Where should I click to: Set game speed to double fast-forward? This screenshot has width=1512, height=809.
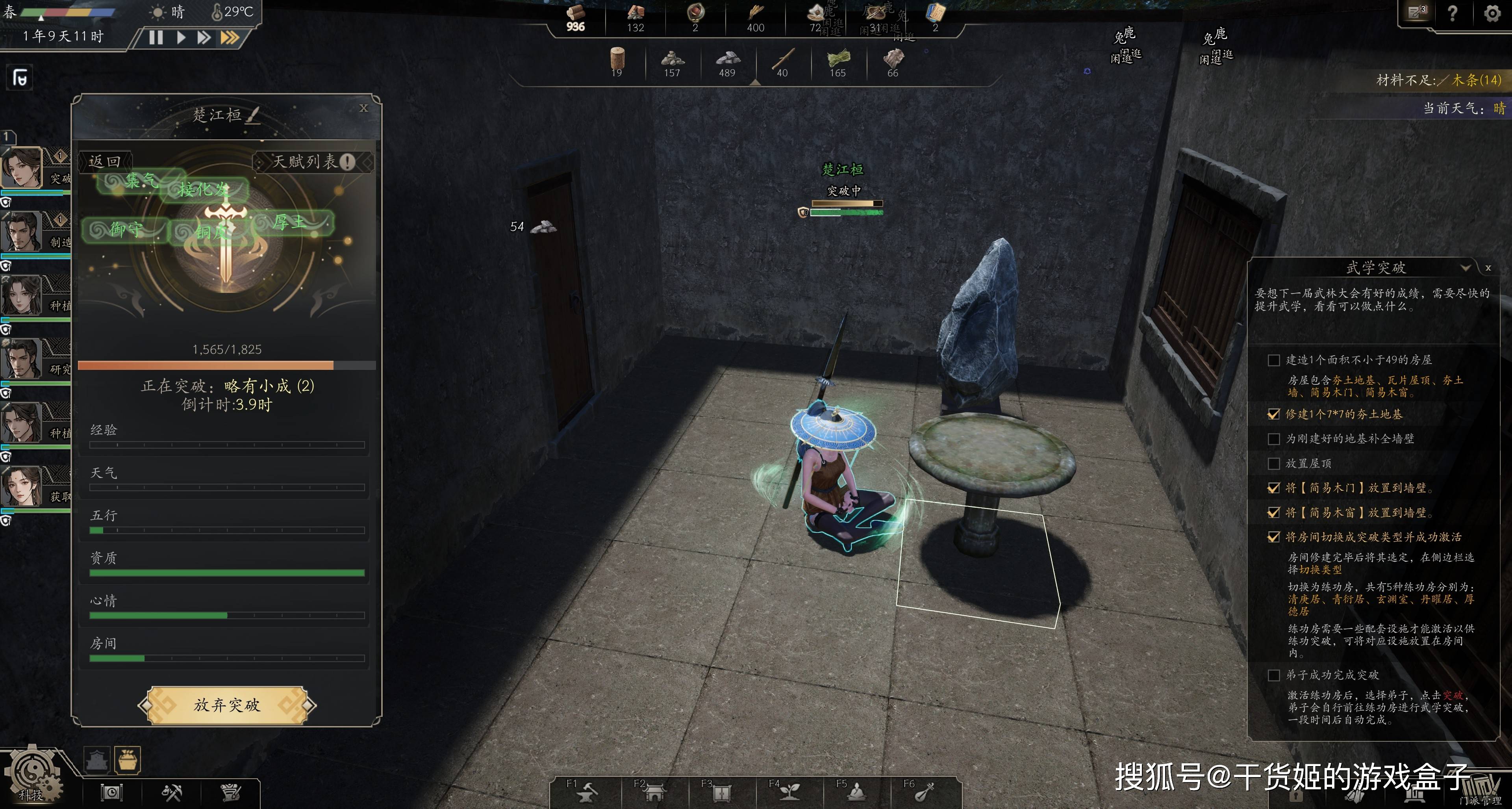point(204,37)
